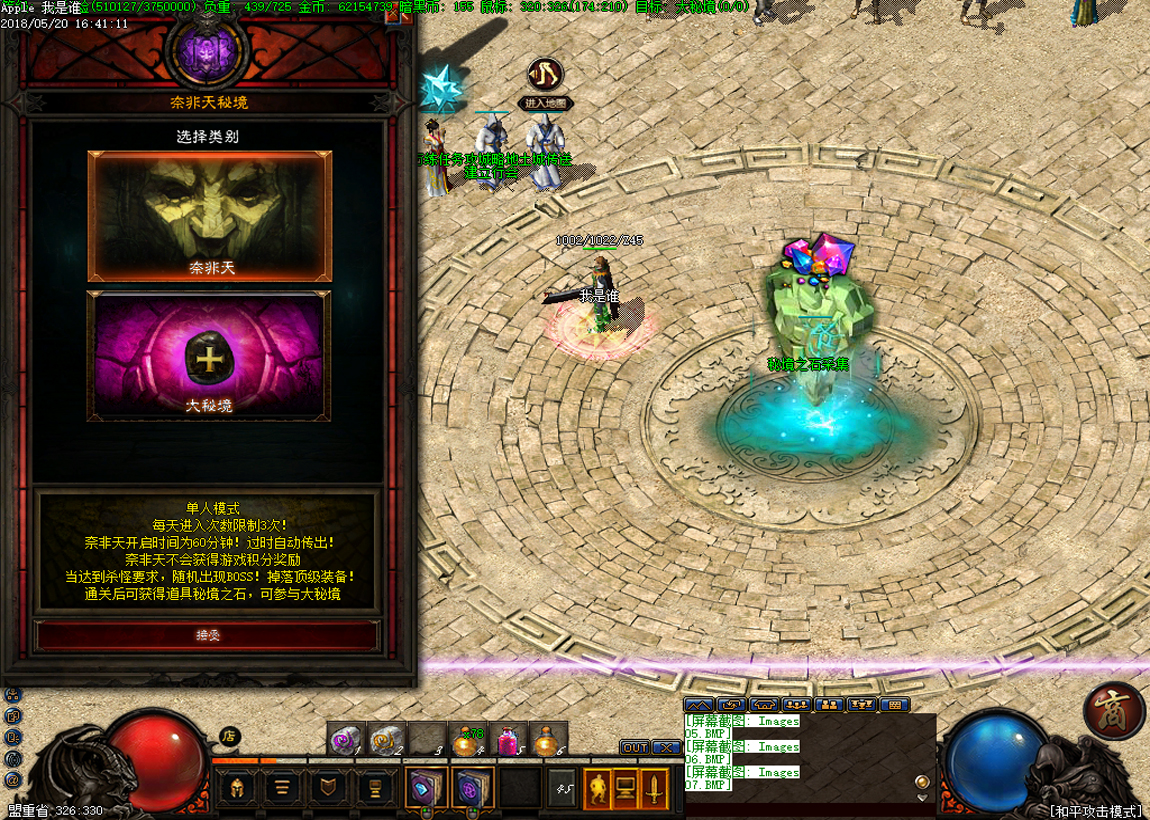
Task: Select the 奈非天 rift category
Action: click(x=210, y=216)
